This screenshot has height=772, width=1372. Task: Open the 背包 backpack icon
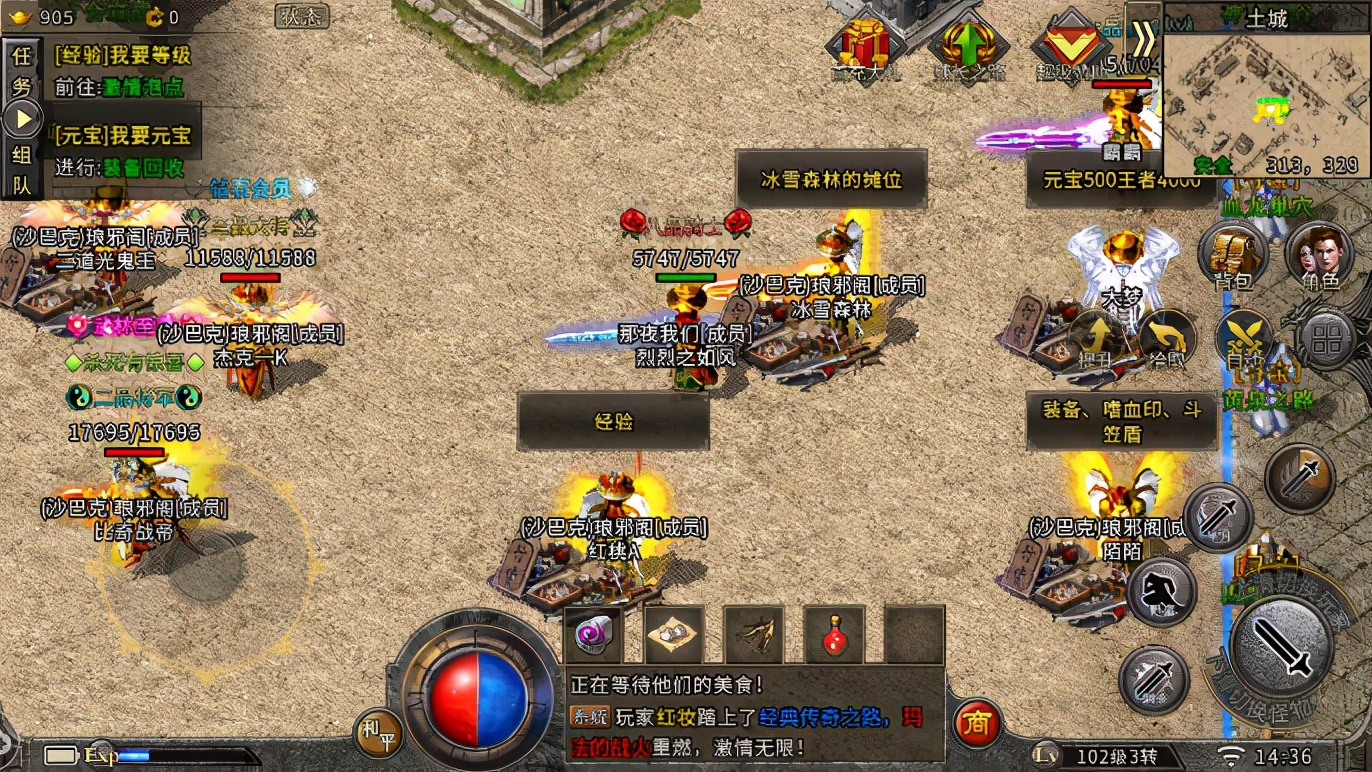point(1233,253)
